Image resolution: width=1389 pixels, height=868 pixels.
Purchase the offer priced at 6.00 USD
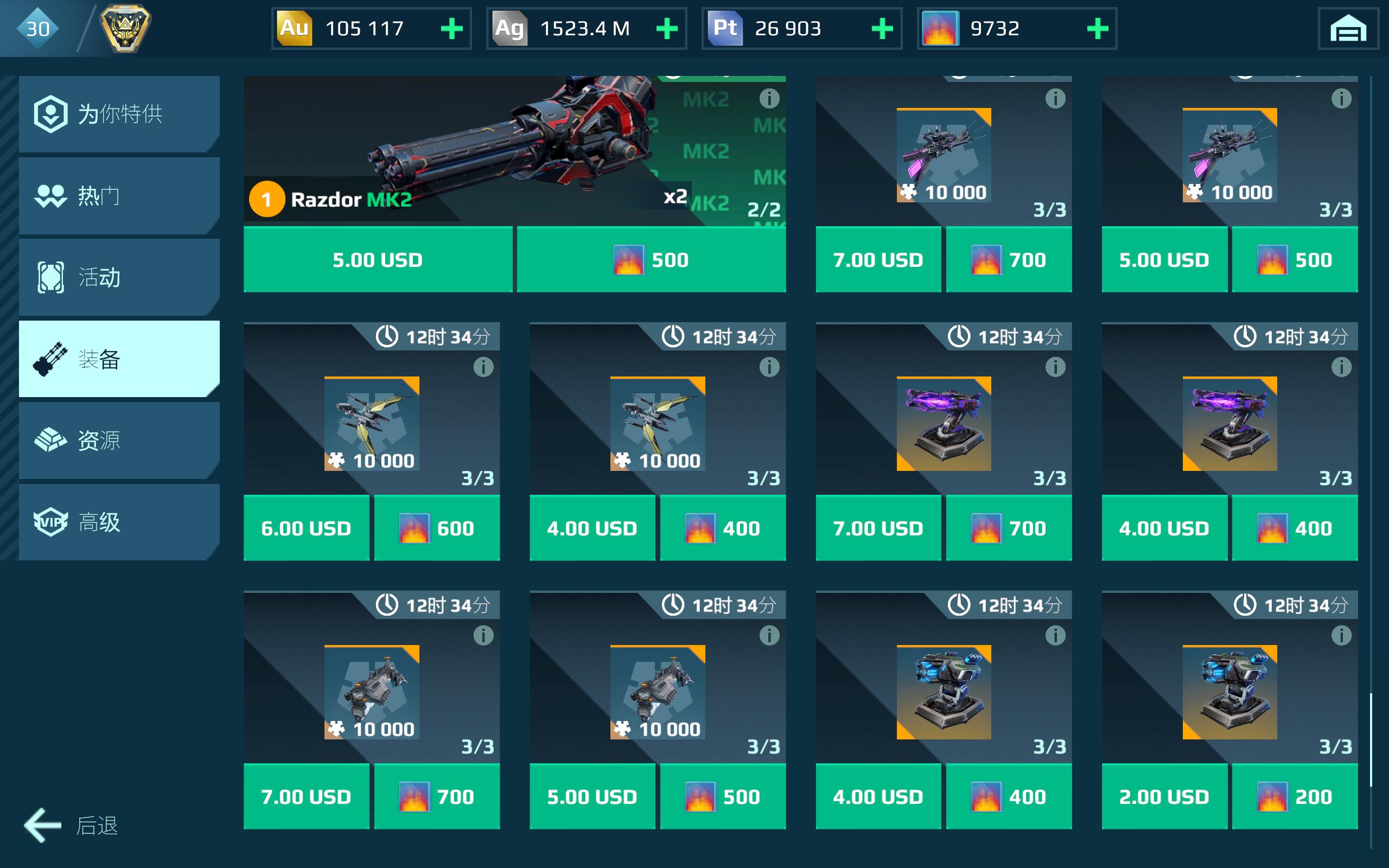(x=306, y=528)
